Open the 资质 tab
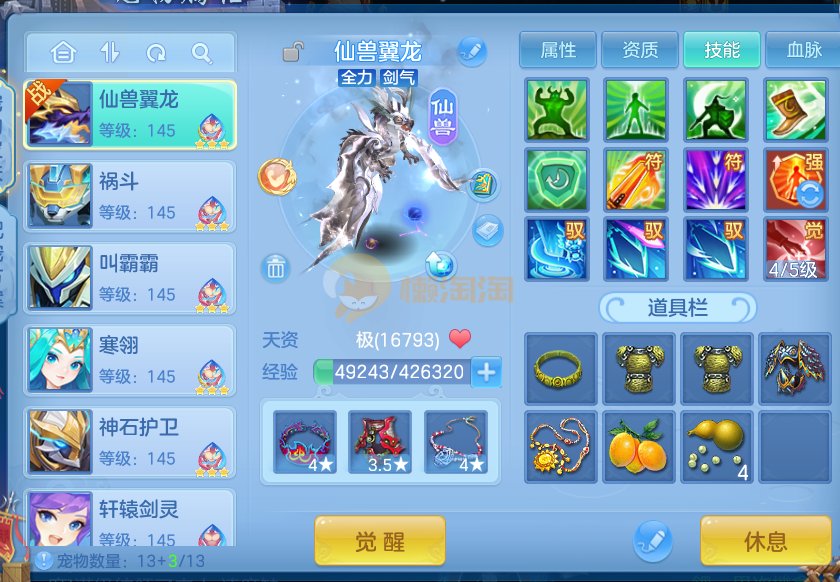 click(x=640, y=50)
